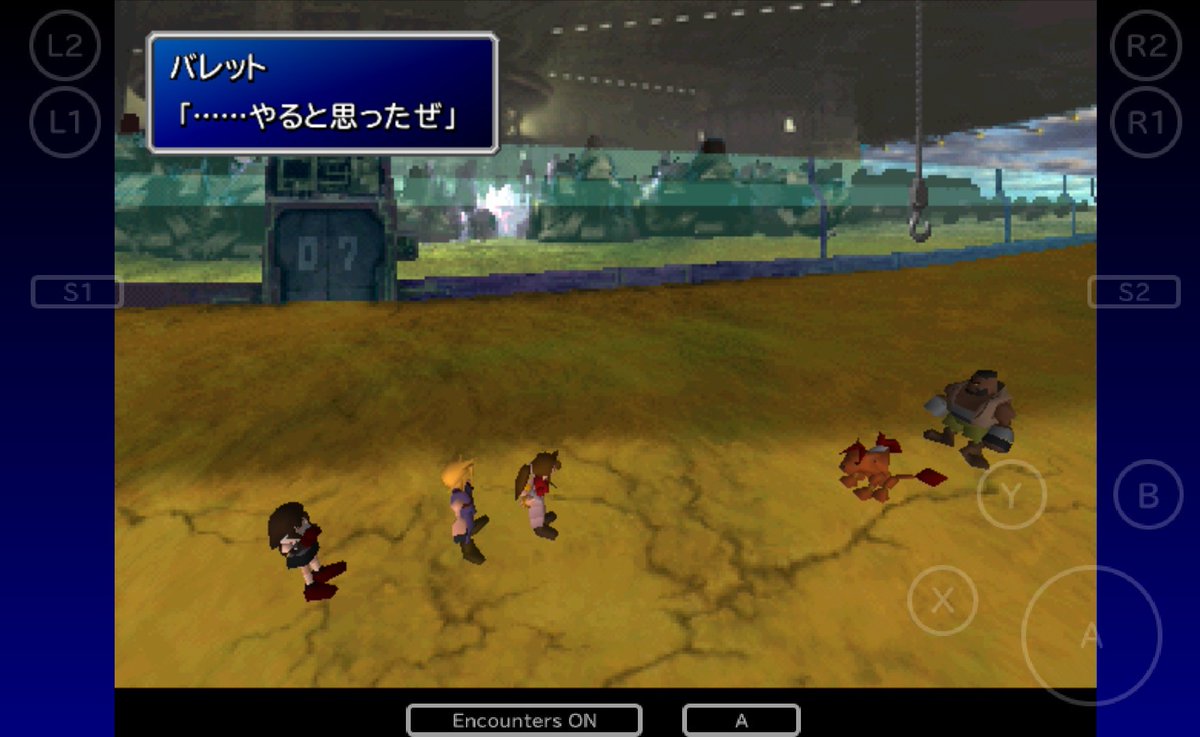The image size is (1200, 737).
Task: Tap the L2 shoulder touch button
Action: (x=65, y=45)
